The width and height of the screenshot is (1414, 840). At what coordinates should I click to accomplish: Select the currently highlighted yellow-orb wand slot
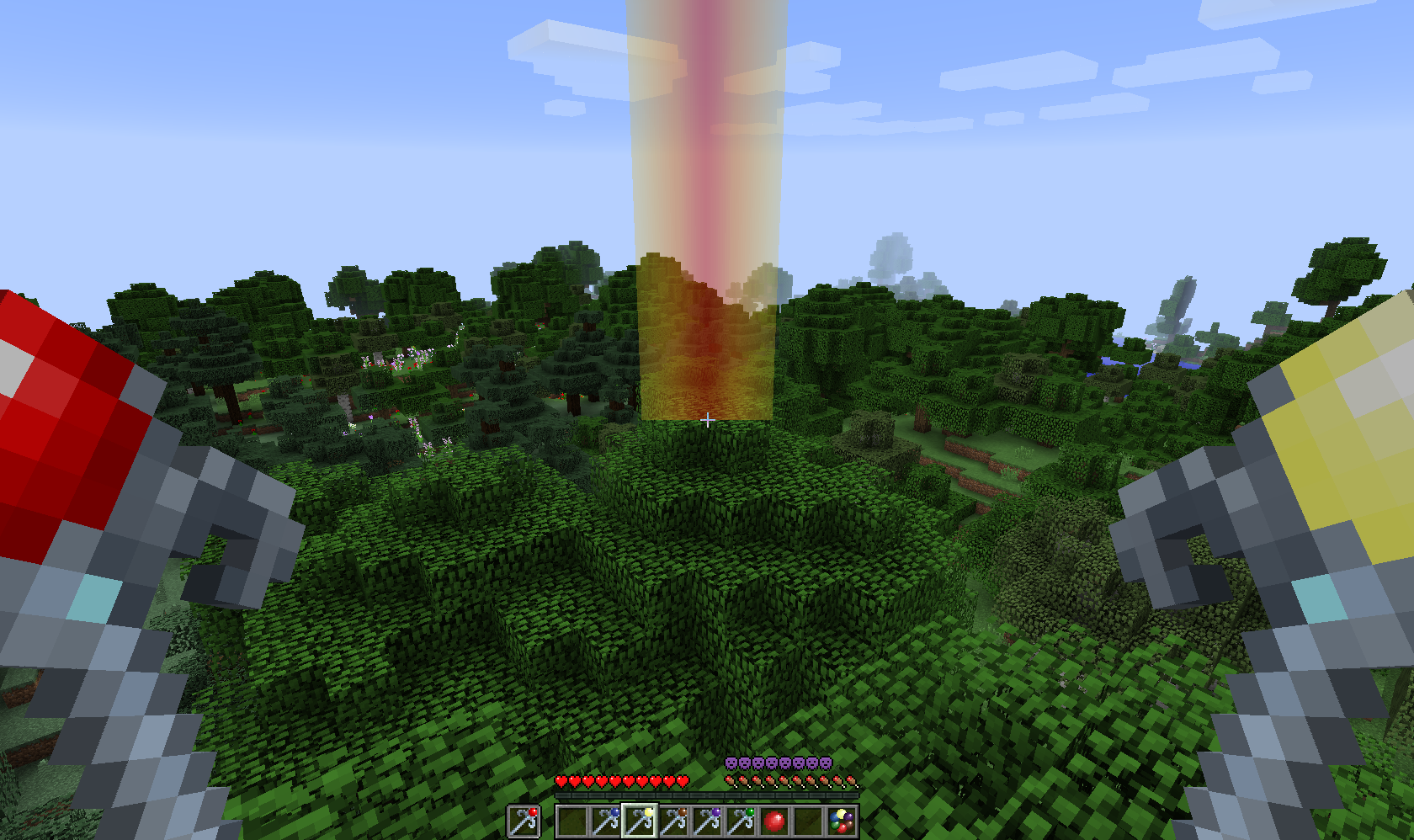(640, 821)
